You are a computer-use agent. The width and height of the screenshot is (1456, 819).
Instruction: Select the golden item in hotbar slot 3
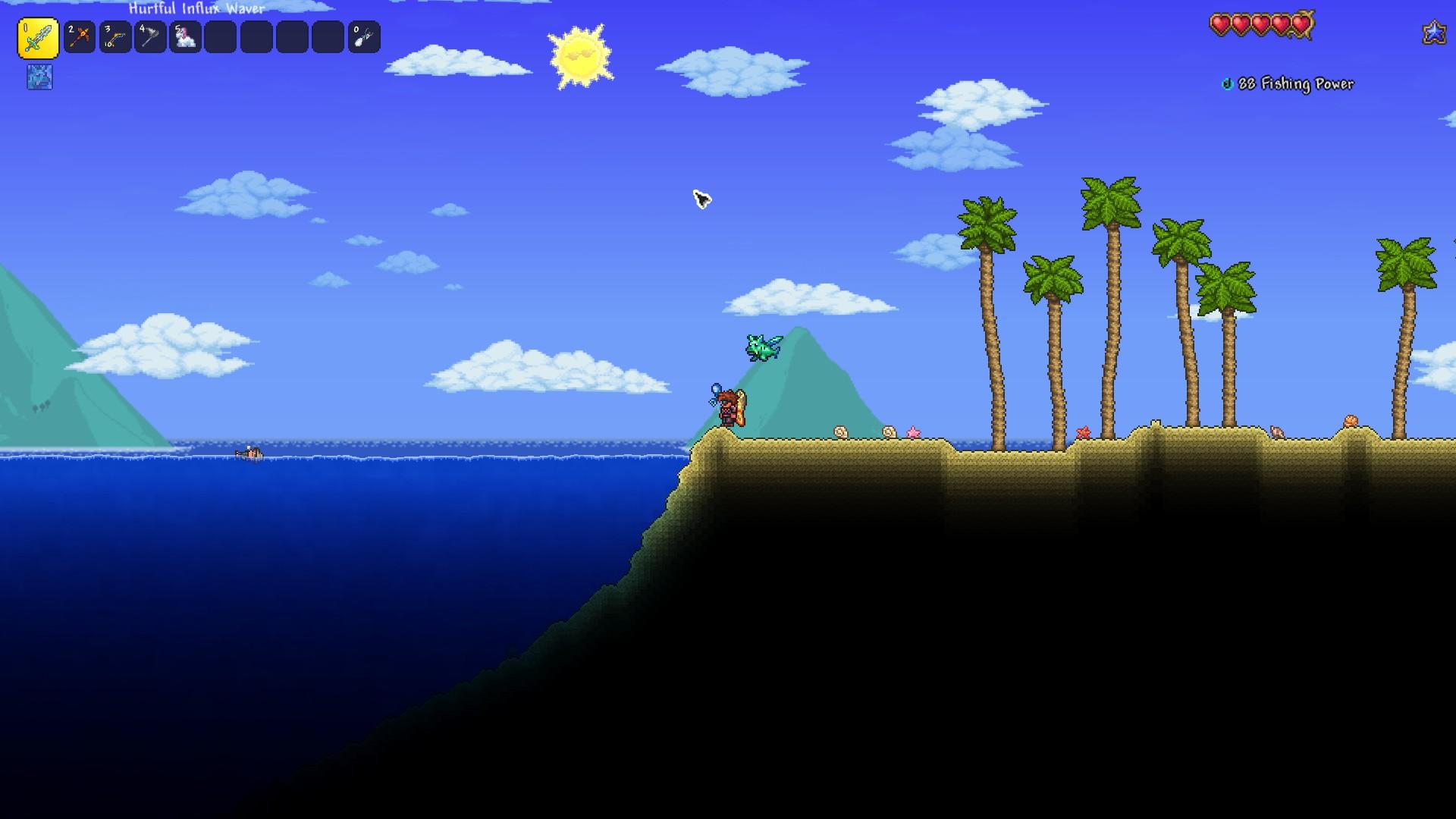(115, 37)
